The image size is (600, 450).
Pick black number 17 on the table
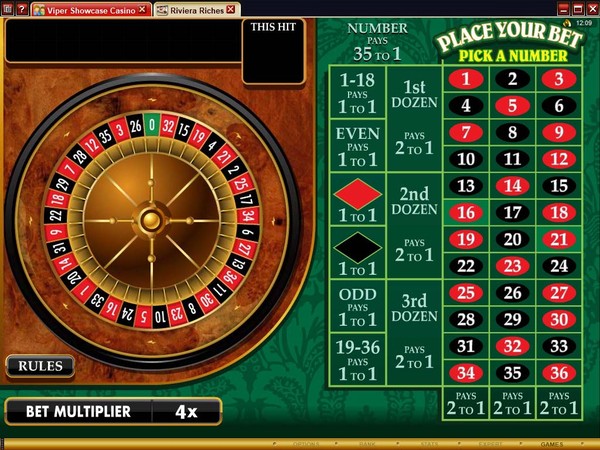tap(513, 212)
